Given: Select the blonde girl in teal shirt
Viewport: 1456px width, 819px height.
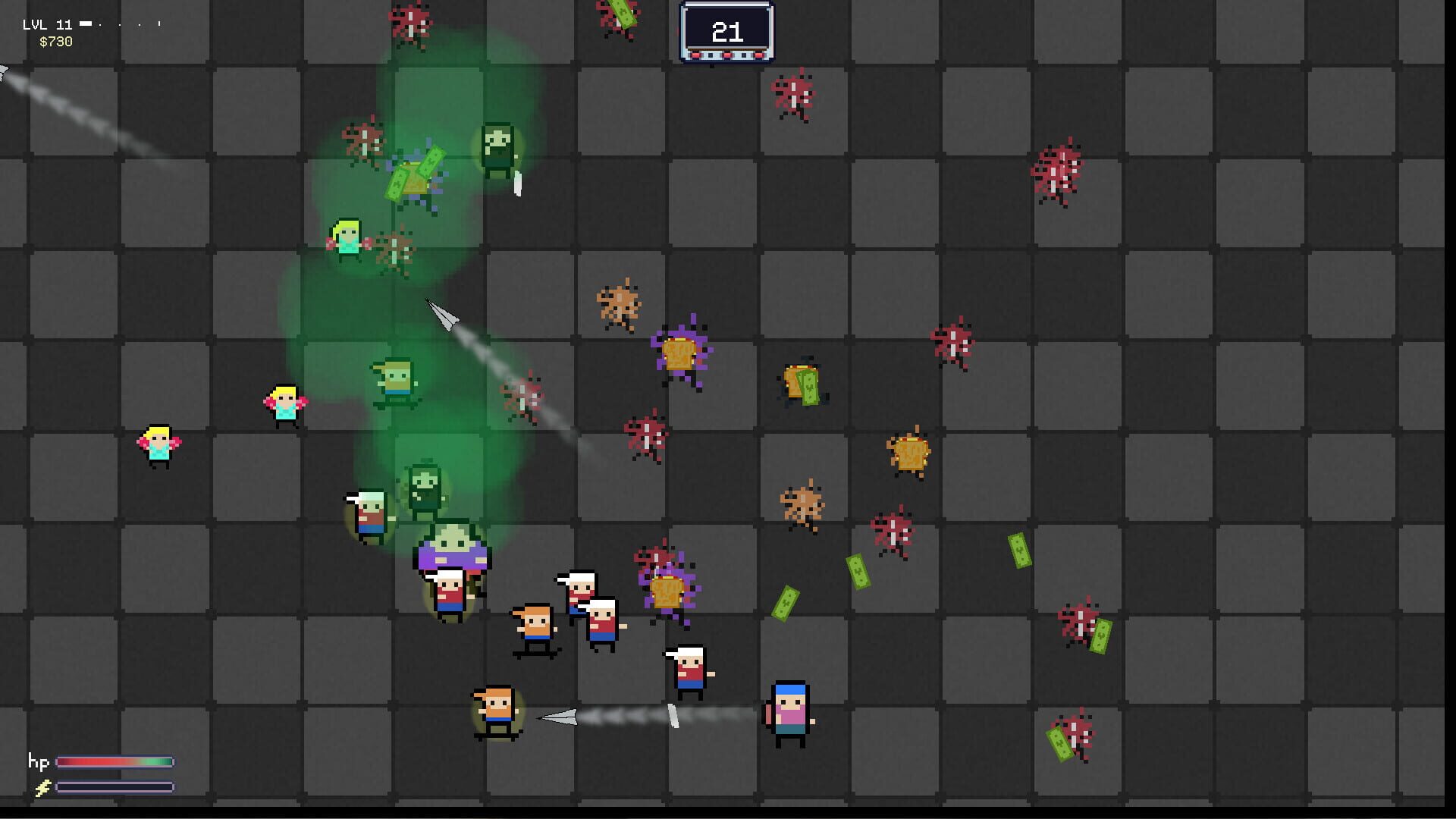Looking at the screenshot, I should 283,405.
